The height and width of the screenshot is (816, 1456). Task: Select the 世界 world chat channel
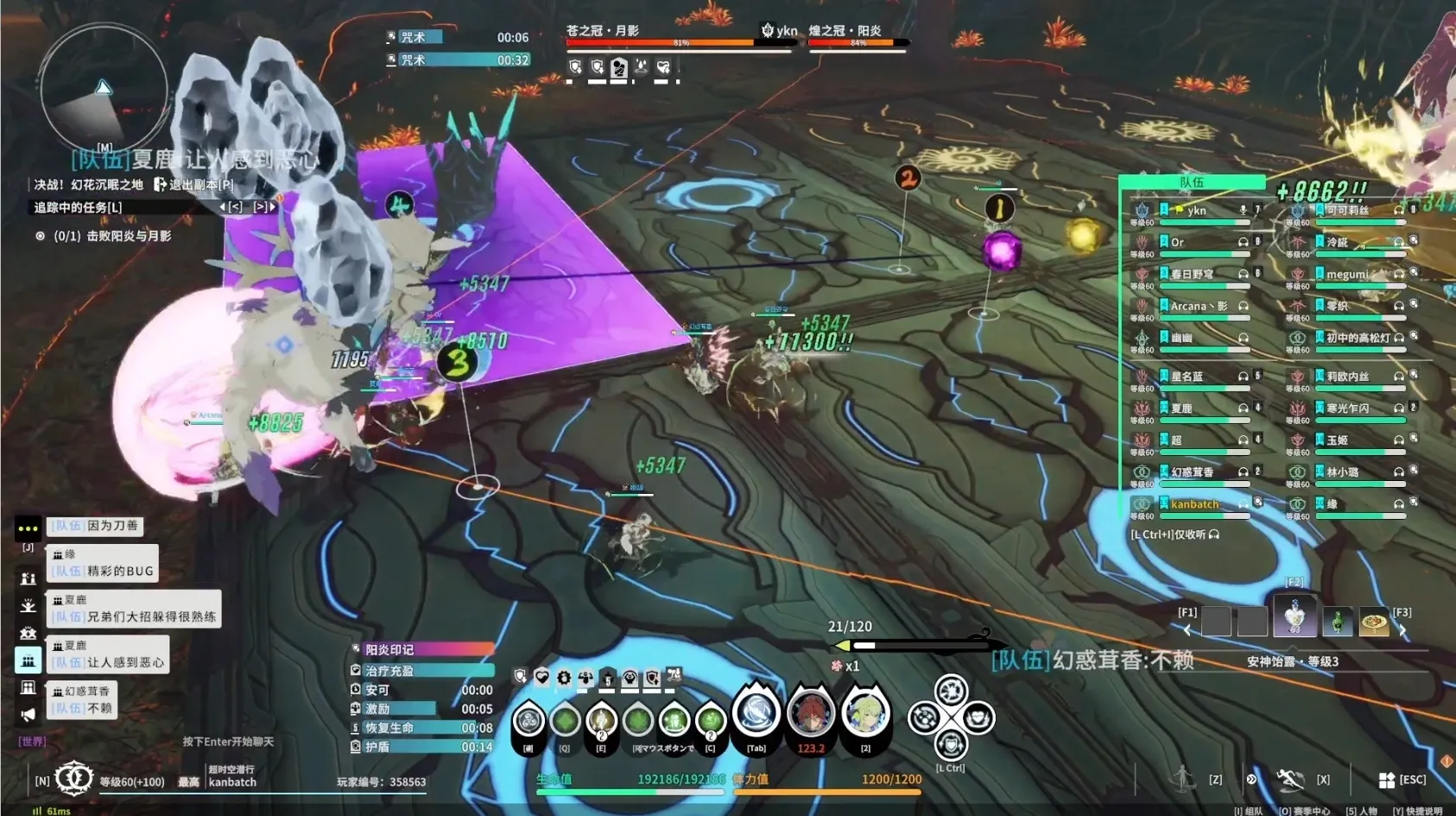click(x=32, y=741)
